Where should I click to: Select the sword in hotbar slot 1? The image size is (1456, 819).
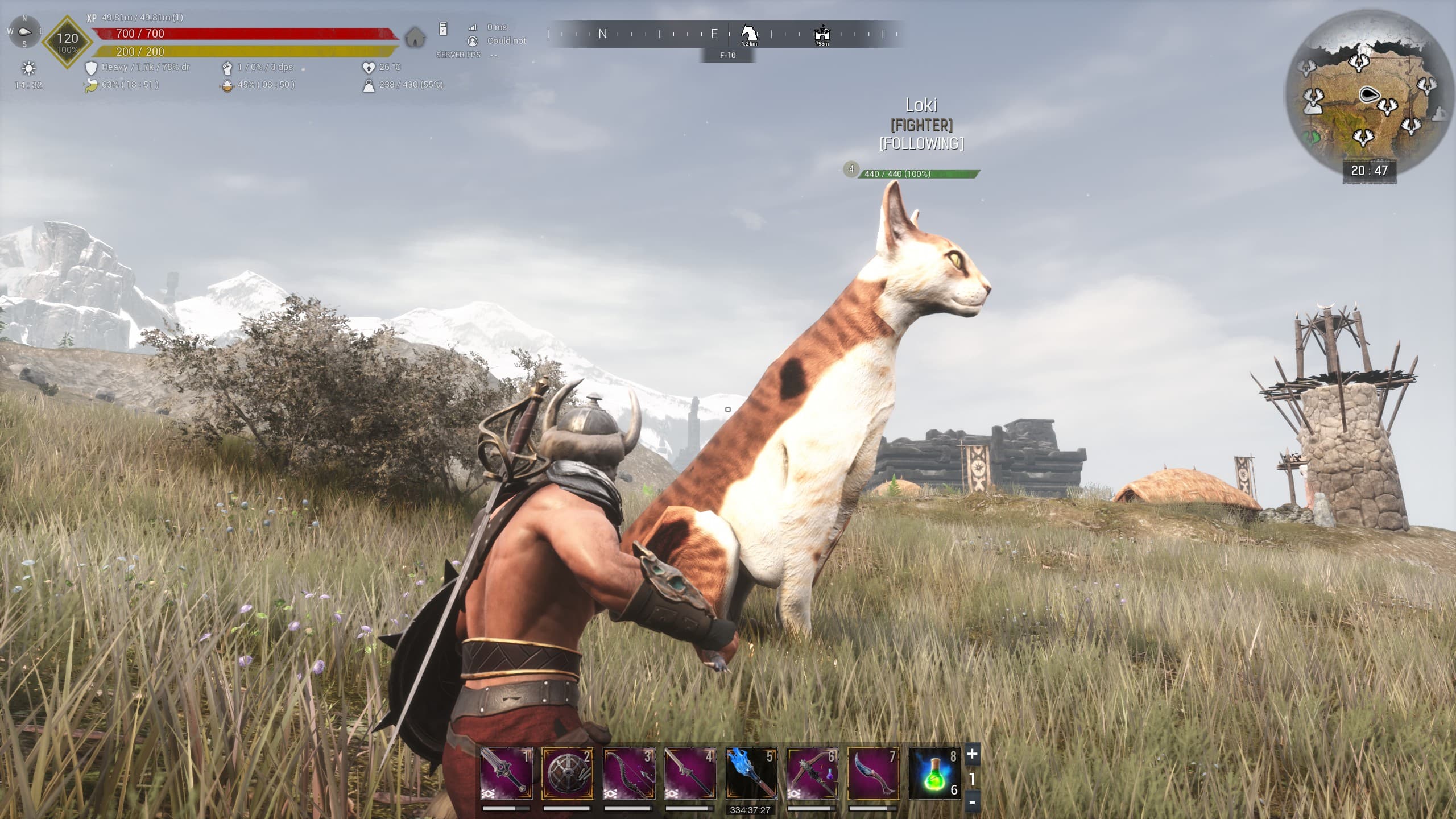point(506,773)
